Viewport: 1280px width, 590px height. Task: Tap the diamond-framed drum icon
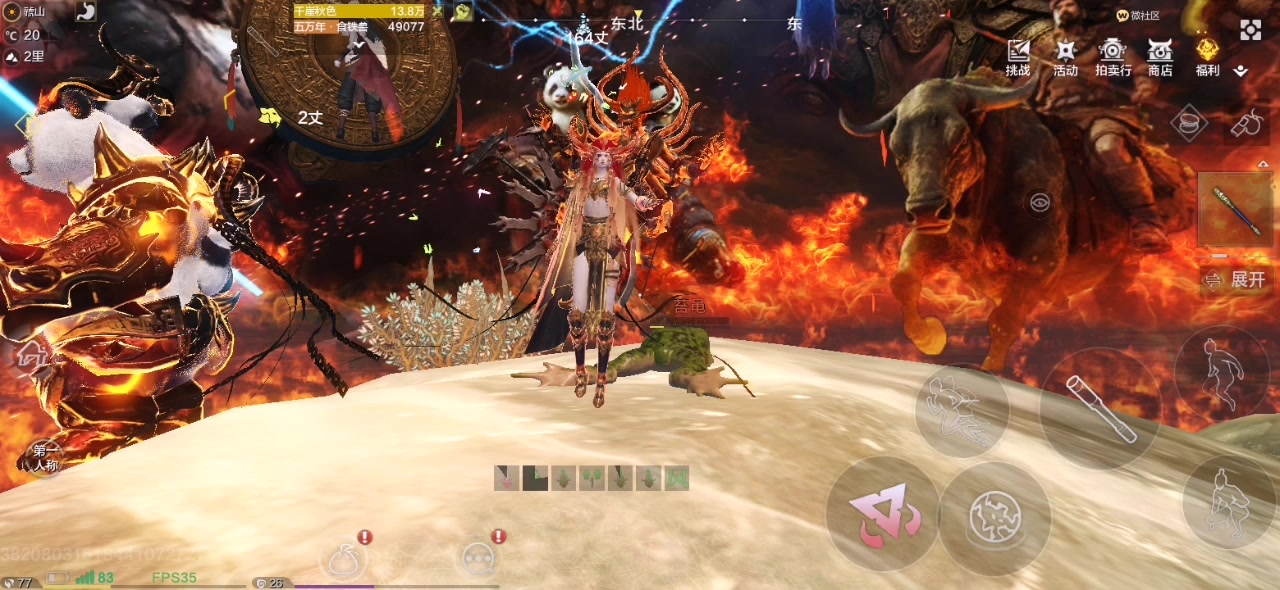click(x=1189, y=122)
